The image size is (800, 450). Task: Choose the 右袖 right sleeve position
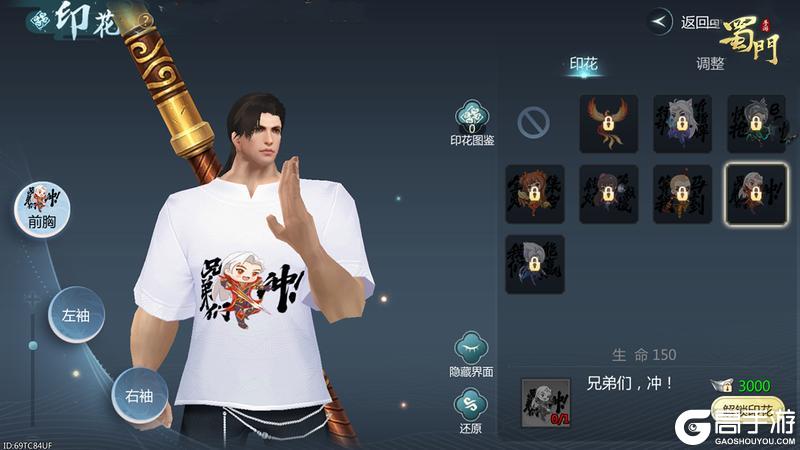pyautogui.click(x=138, y=396)
